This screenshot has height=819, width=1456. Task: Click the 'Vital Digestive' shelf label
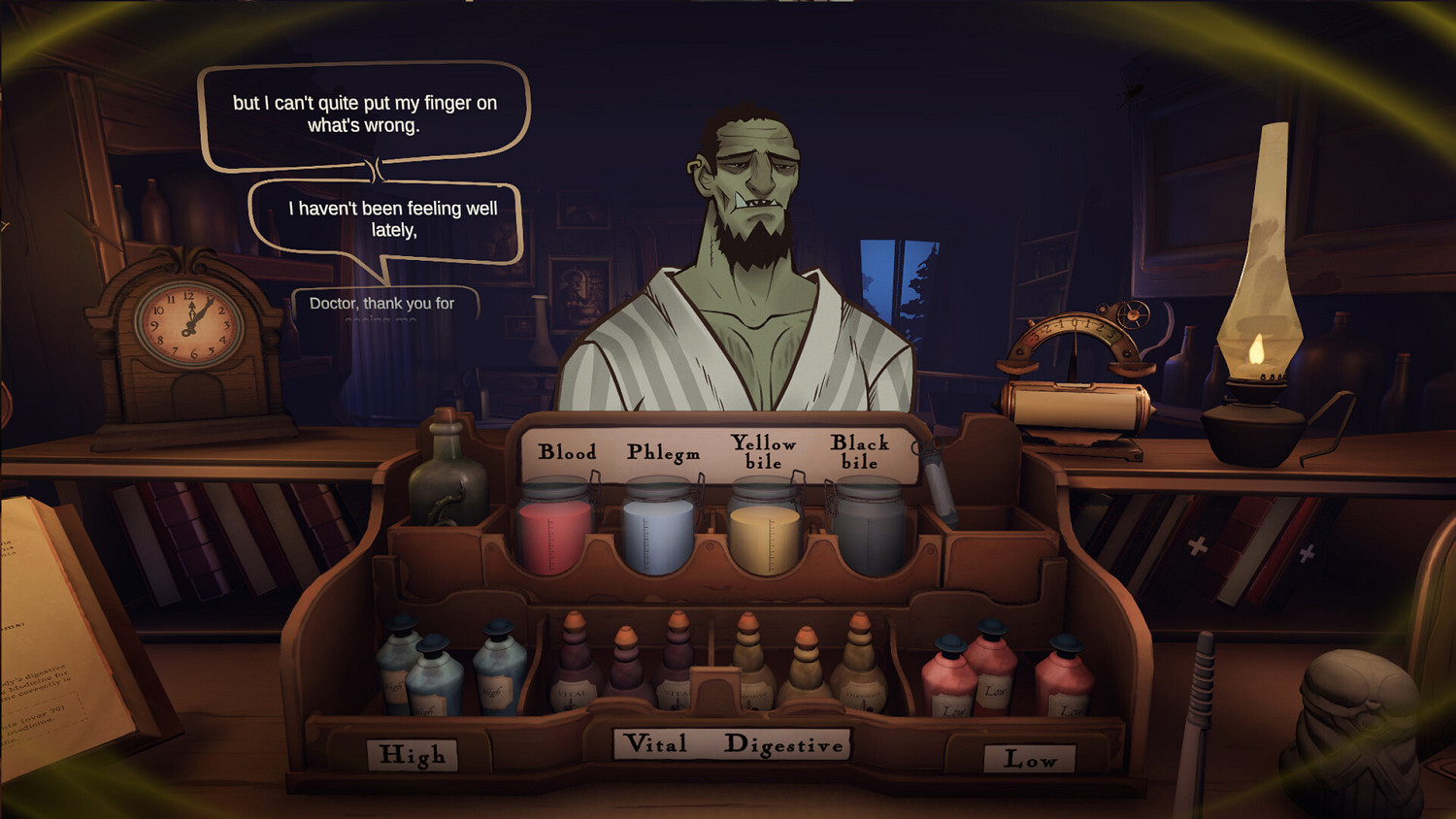[733, 745]
